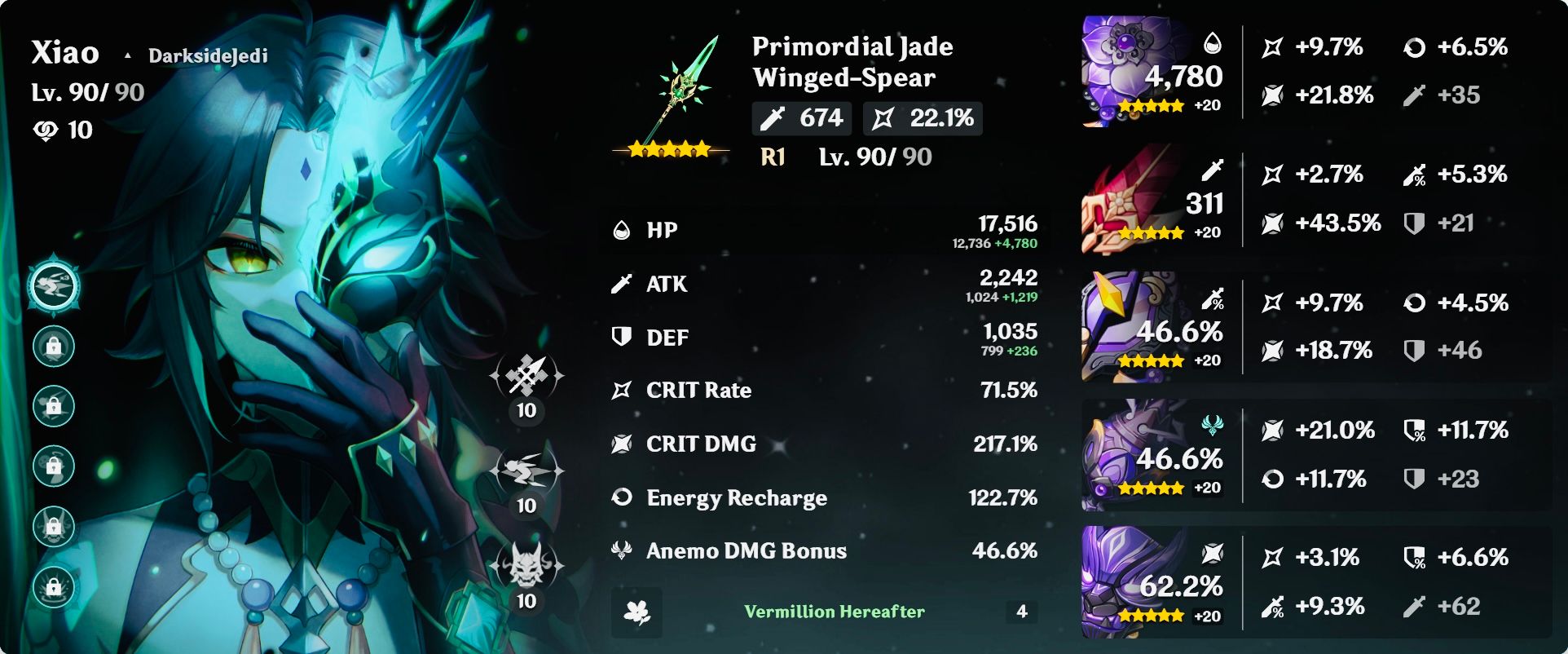Click the DarksideJedi player name
Screen dimensions: 1568x654
pyautogui.click(x=209, y=55)
